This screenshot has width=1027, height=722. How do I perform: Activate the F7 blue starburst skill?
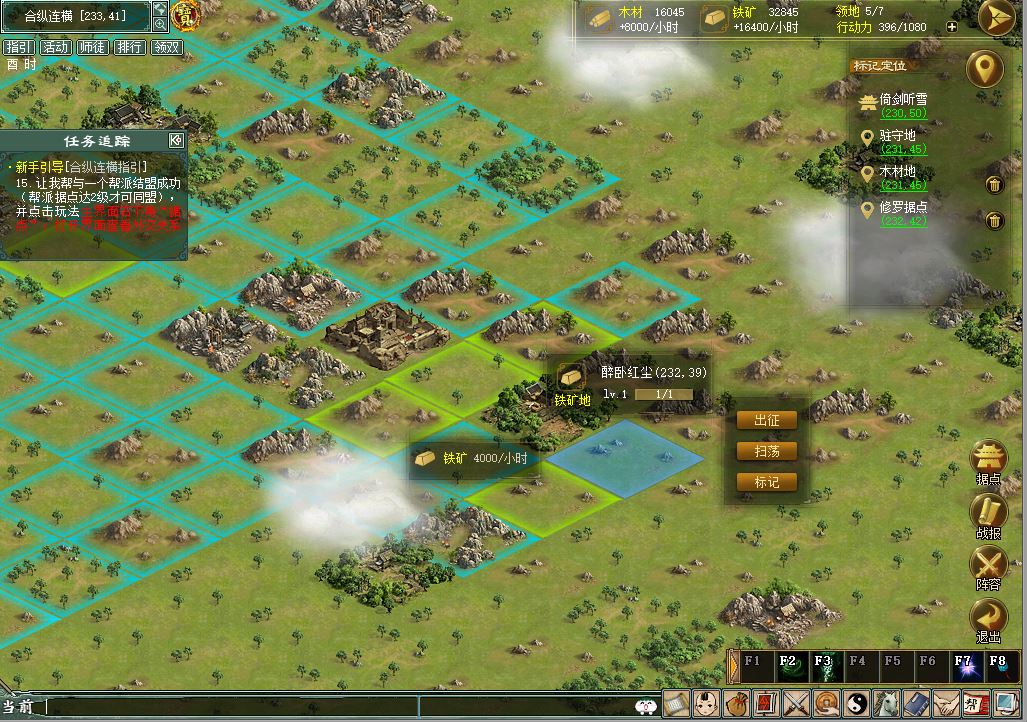click(963, 668)
